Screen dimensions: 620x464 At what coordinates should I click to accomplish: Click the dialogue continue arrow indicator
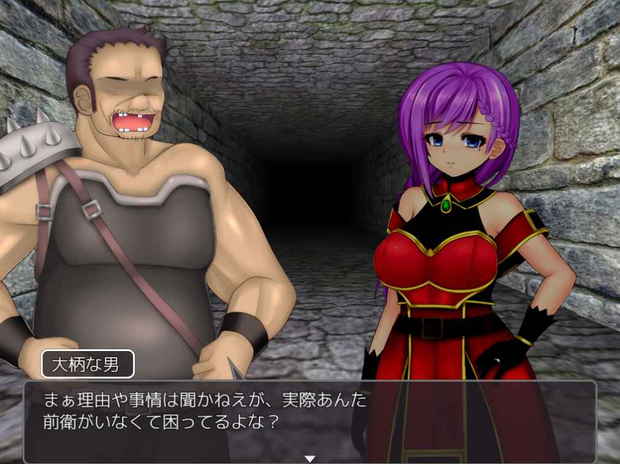[309, 458]
